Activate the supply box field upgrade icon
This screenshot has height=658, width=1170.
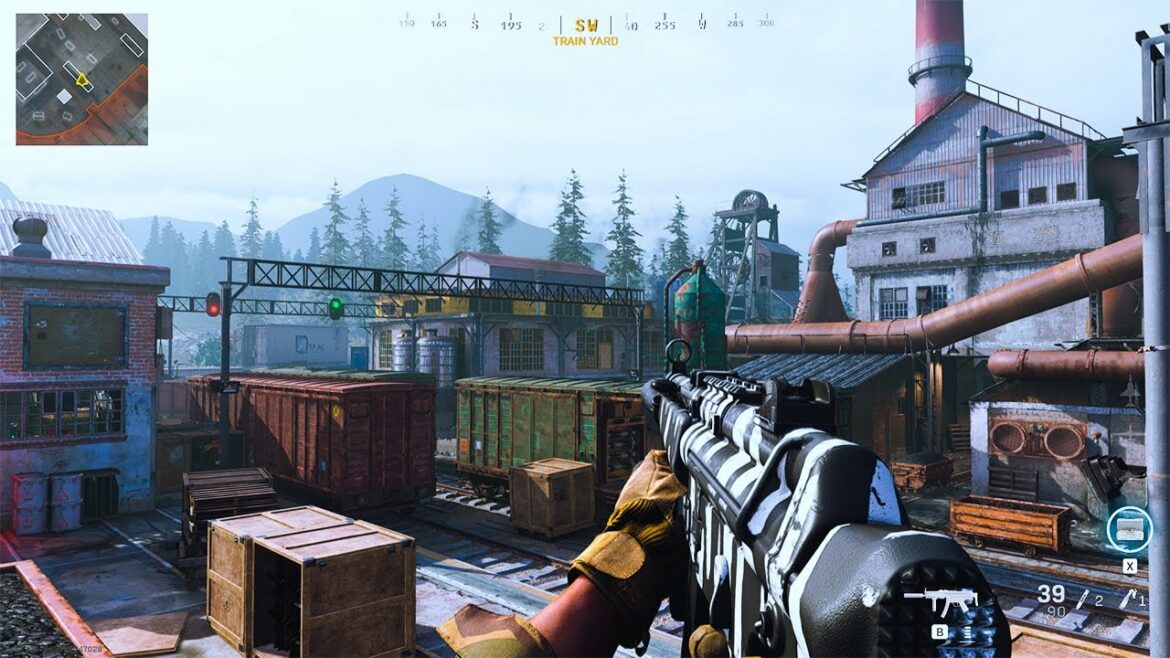(1129, 530)
